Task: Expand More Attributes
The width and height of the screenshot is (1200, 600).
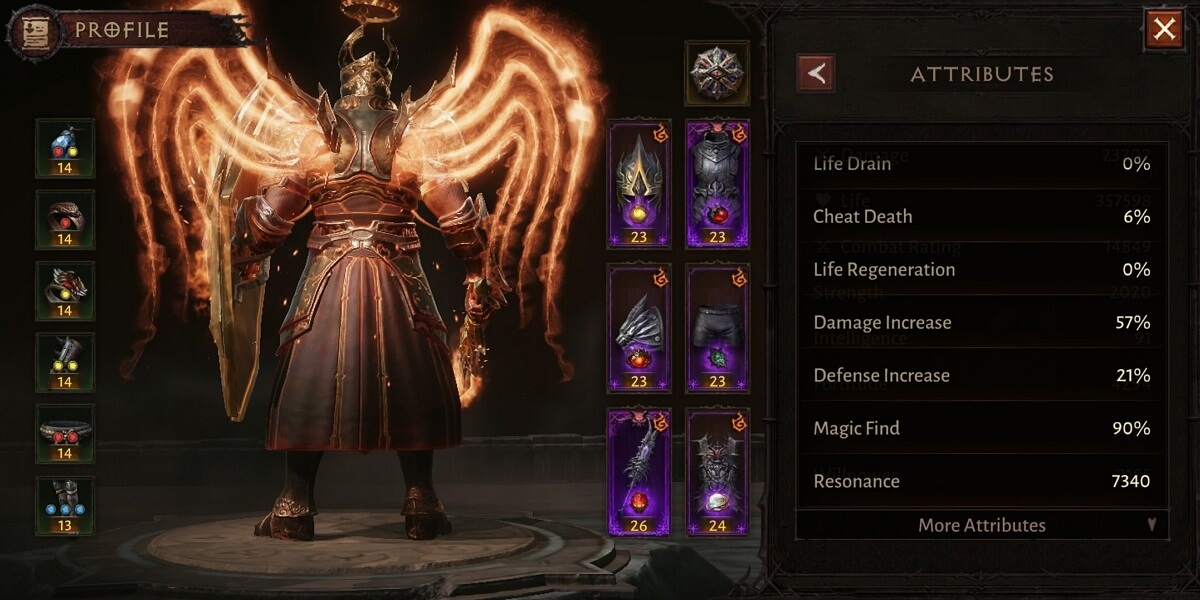Action: pos(981,525)
